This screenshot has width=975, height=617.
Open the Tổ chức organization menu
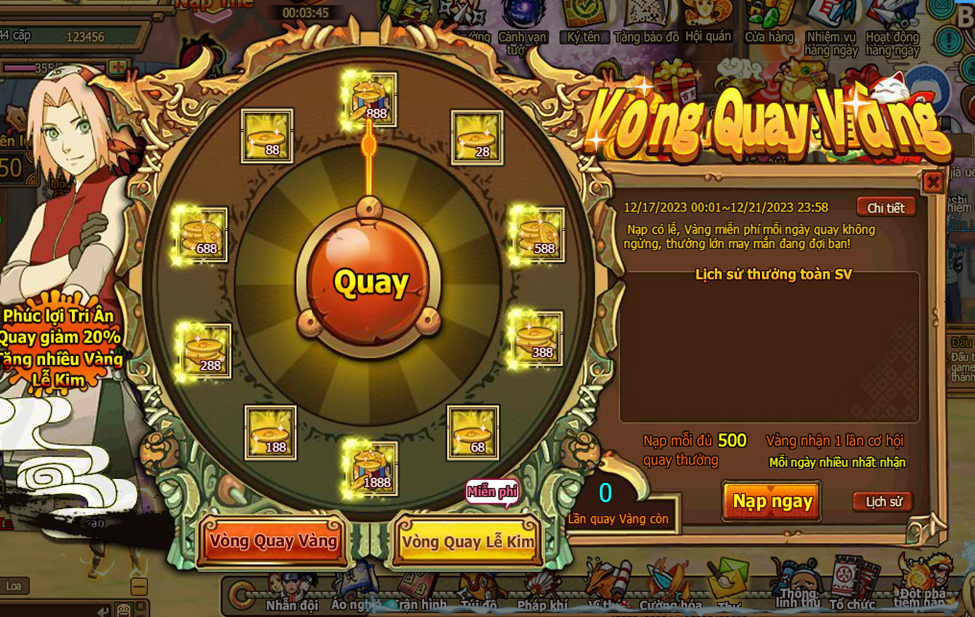pos(851,590)
